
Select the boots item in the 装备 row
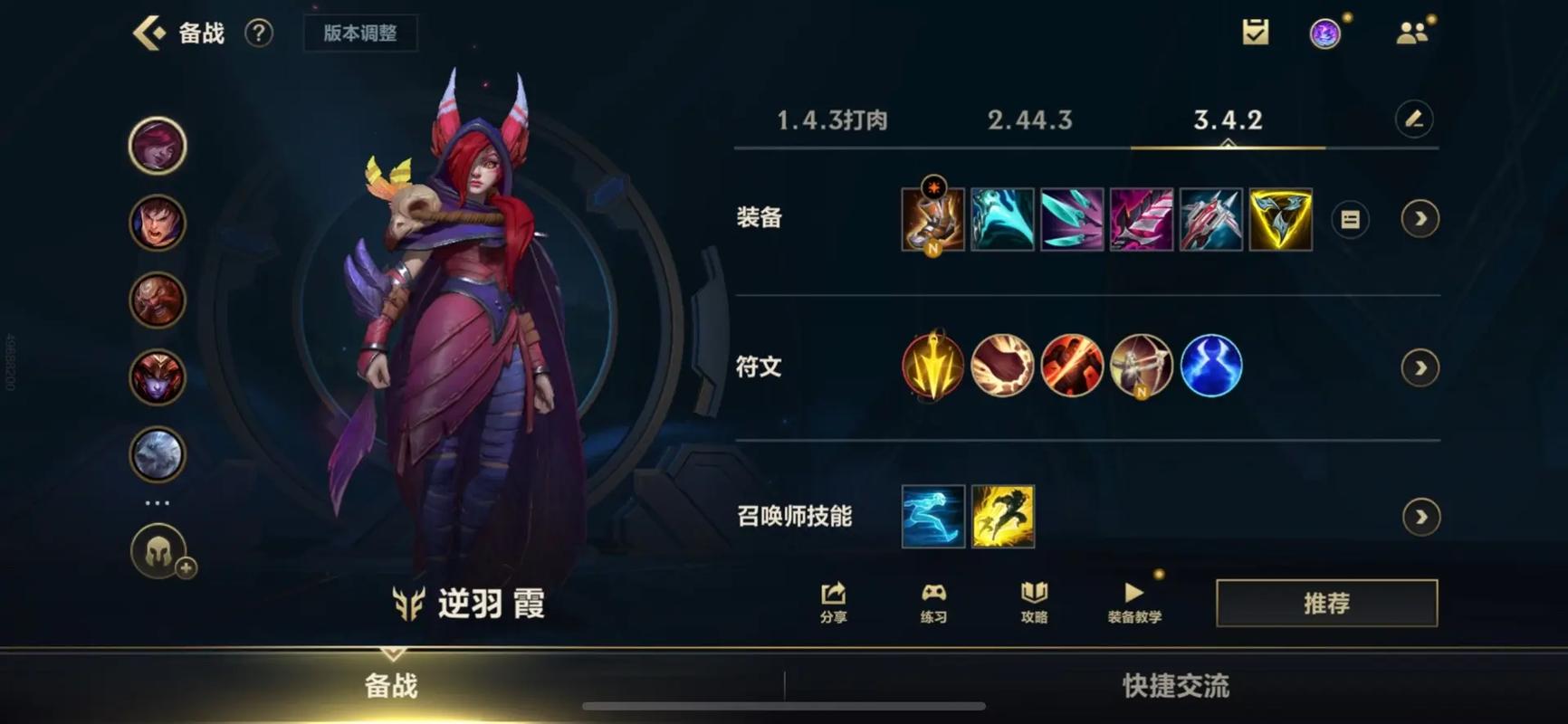pos(932,219)
